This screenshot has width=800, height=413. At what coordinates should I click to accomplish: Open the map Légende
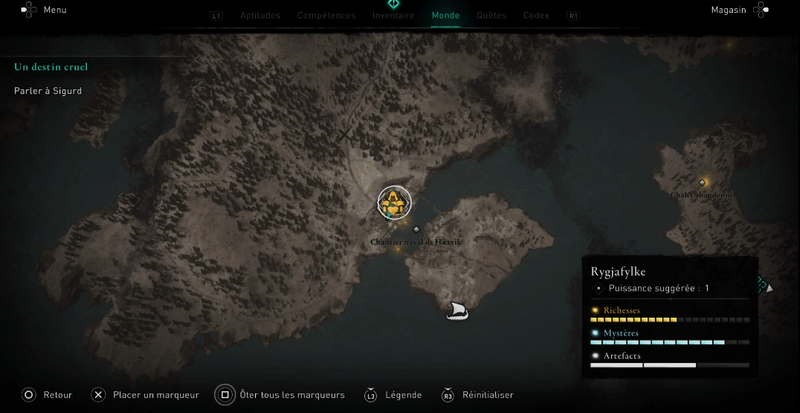tap(403, 395)
